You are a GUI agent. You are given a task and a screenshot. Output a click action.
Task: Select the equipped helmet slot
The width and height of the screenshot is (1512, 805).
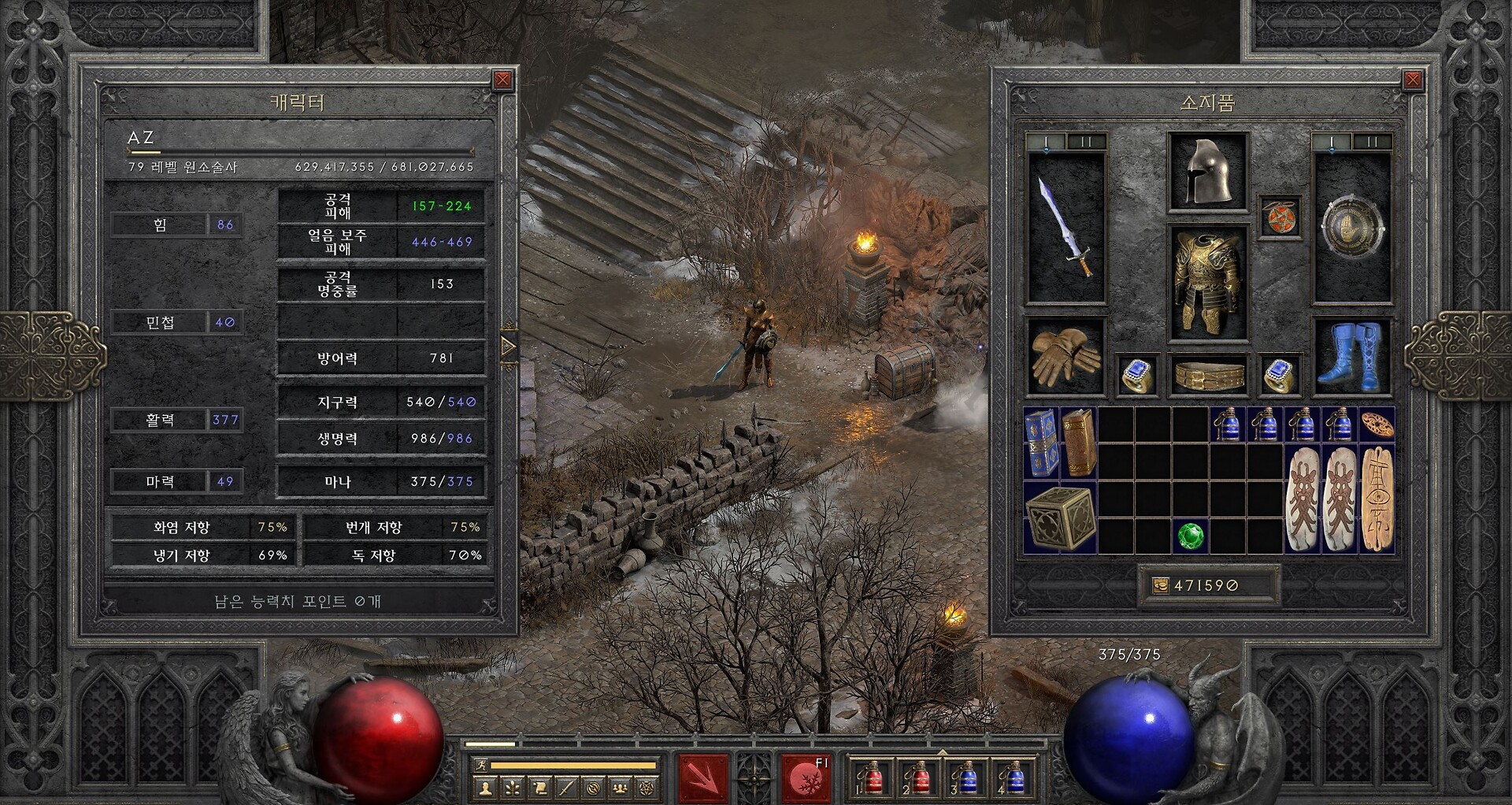click(x=1208, y=172)
